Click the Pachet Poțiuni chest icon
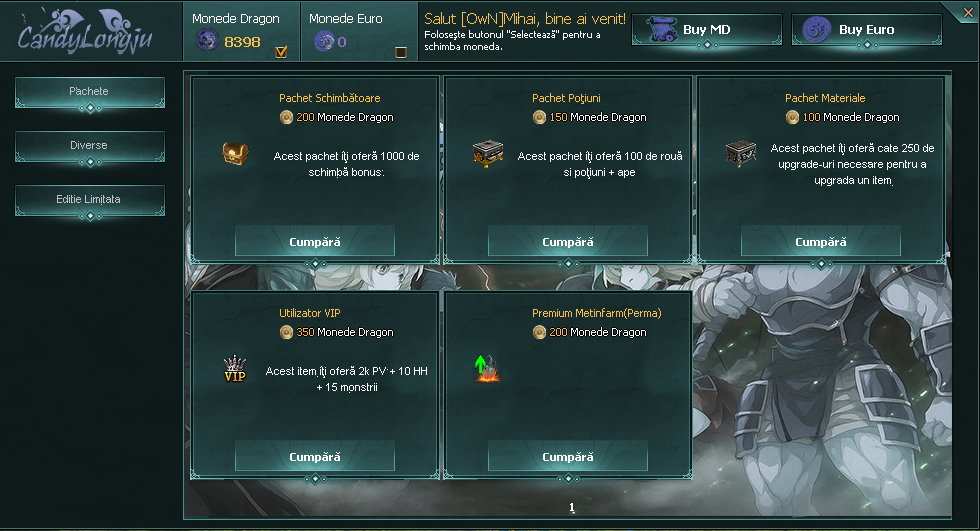Image resolution: width=980 pixels, height=531 pixels. tap(488, 154)
